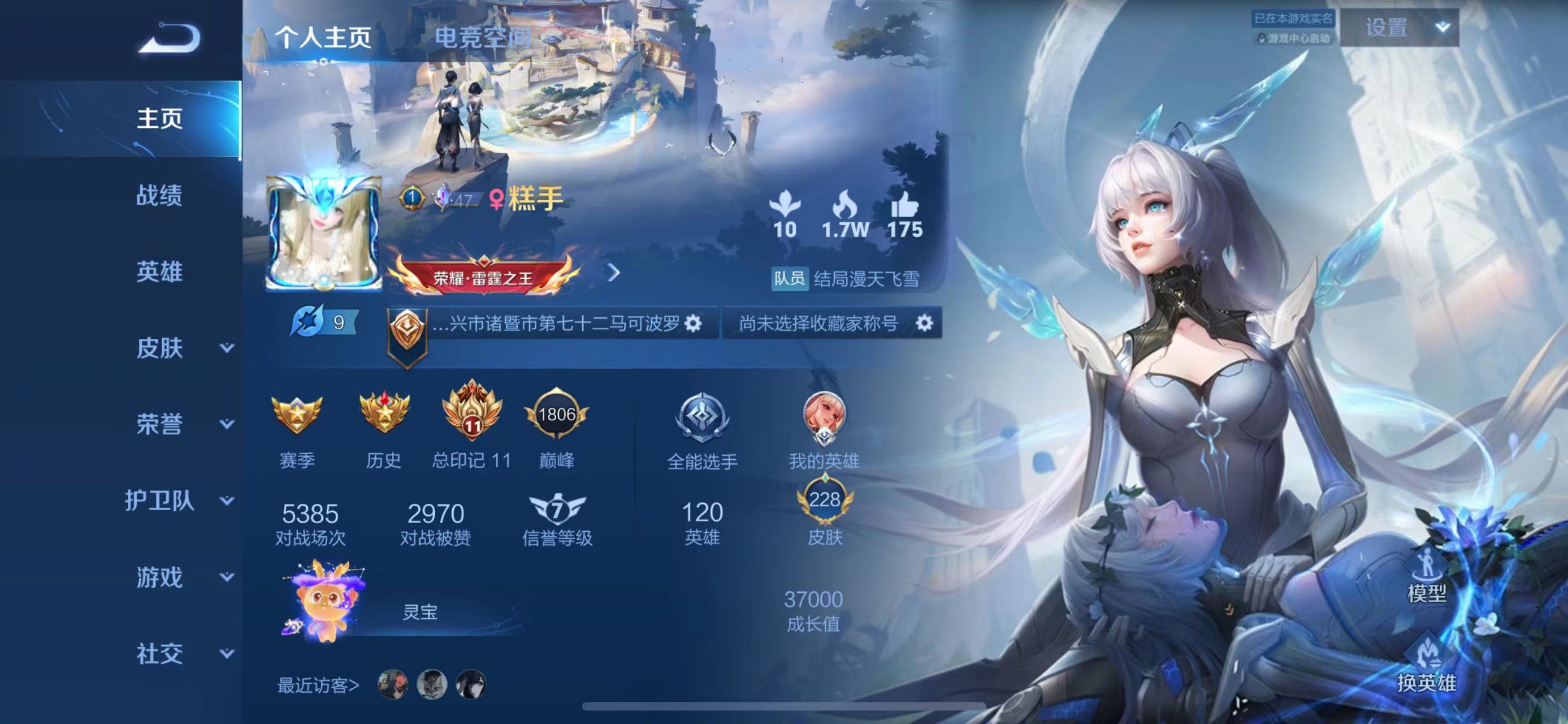View the 巅峰 peak score 1806 badge
Image resolution: width=1568 pixels, height=724 pixels.
point(556,421)
